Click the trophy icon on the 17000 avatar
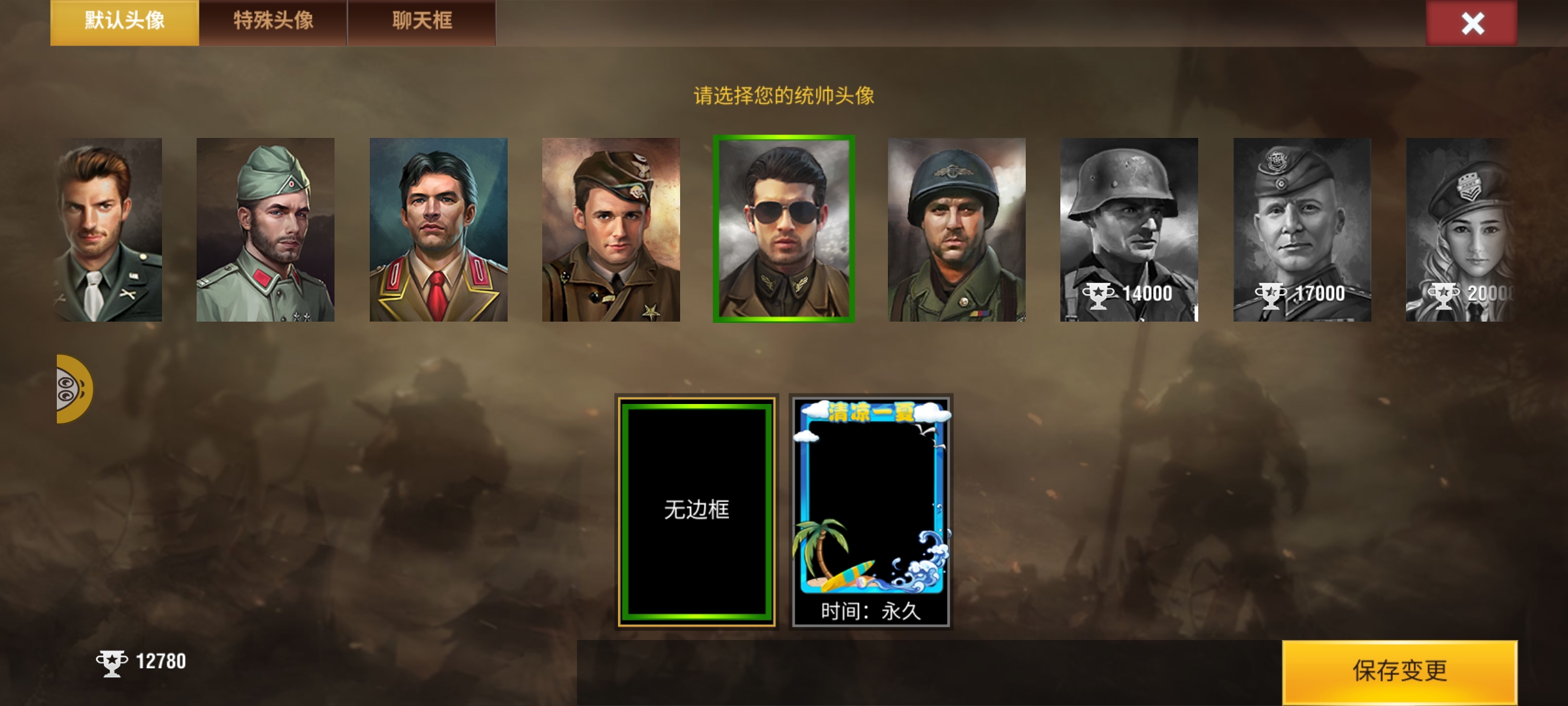Image resolution: width=1568 pixels, height=706 pixels. pyautogui.click(x=1271, y=295)
